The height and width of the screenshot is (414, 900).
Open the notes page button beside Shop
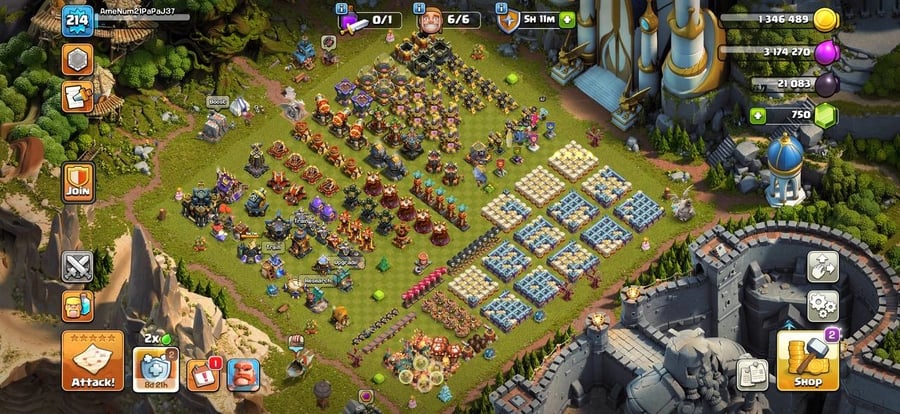(752, 375)
